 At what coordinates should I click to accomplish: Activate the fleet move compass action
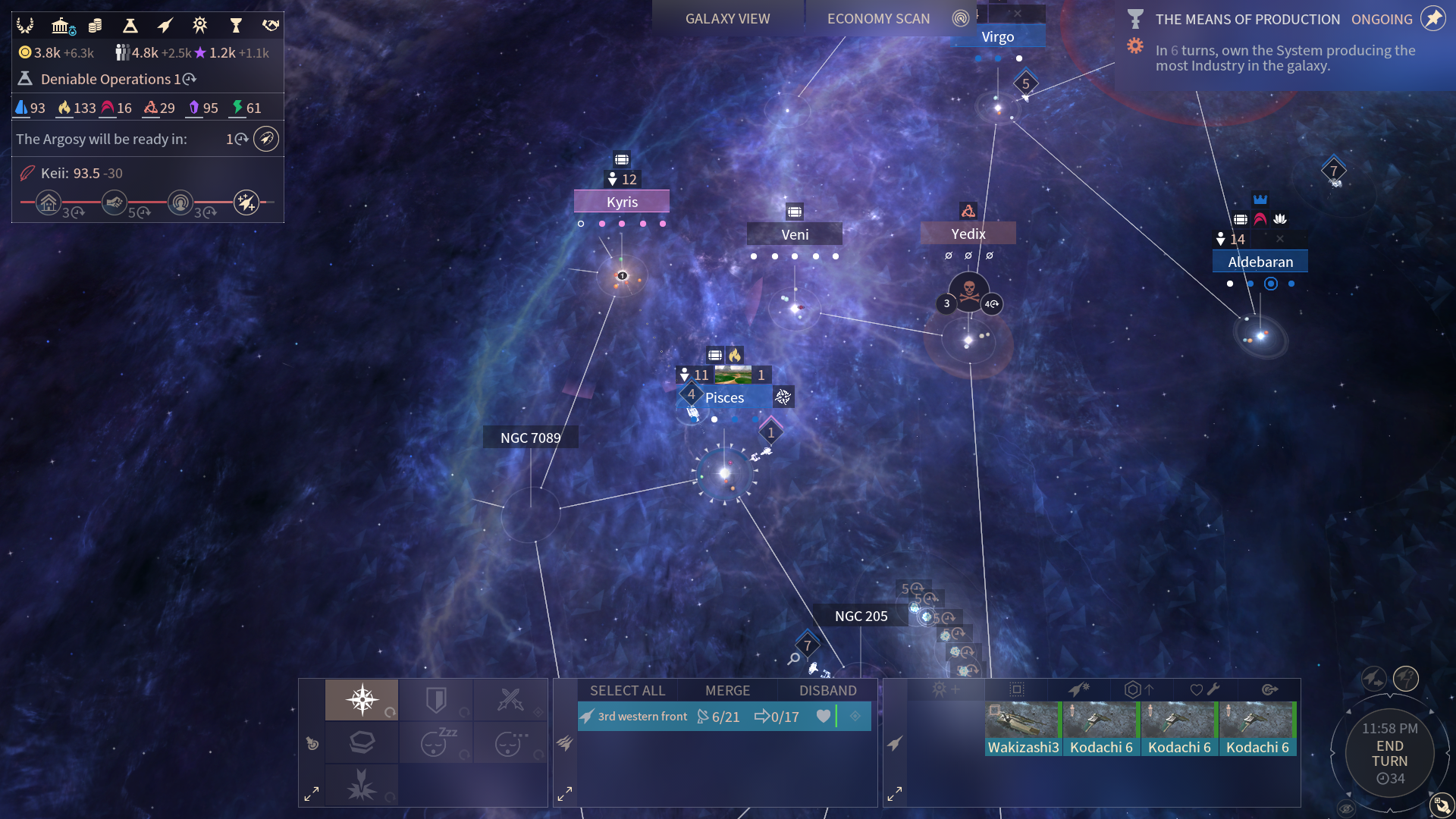tap(362, 699)
